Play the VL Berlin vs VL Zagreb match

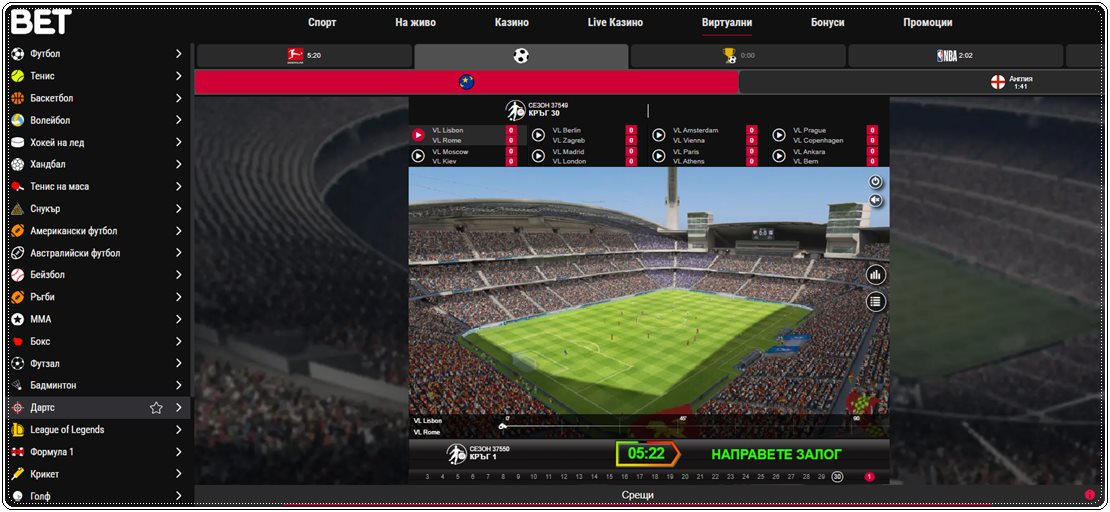click(538, 135)
